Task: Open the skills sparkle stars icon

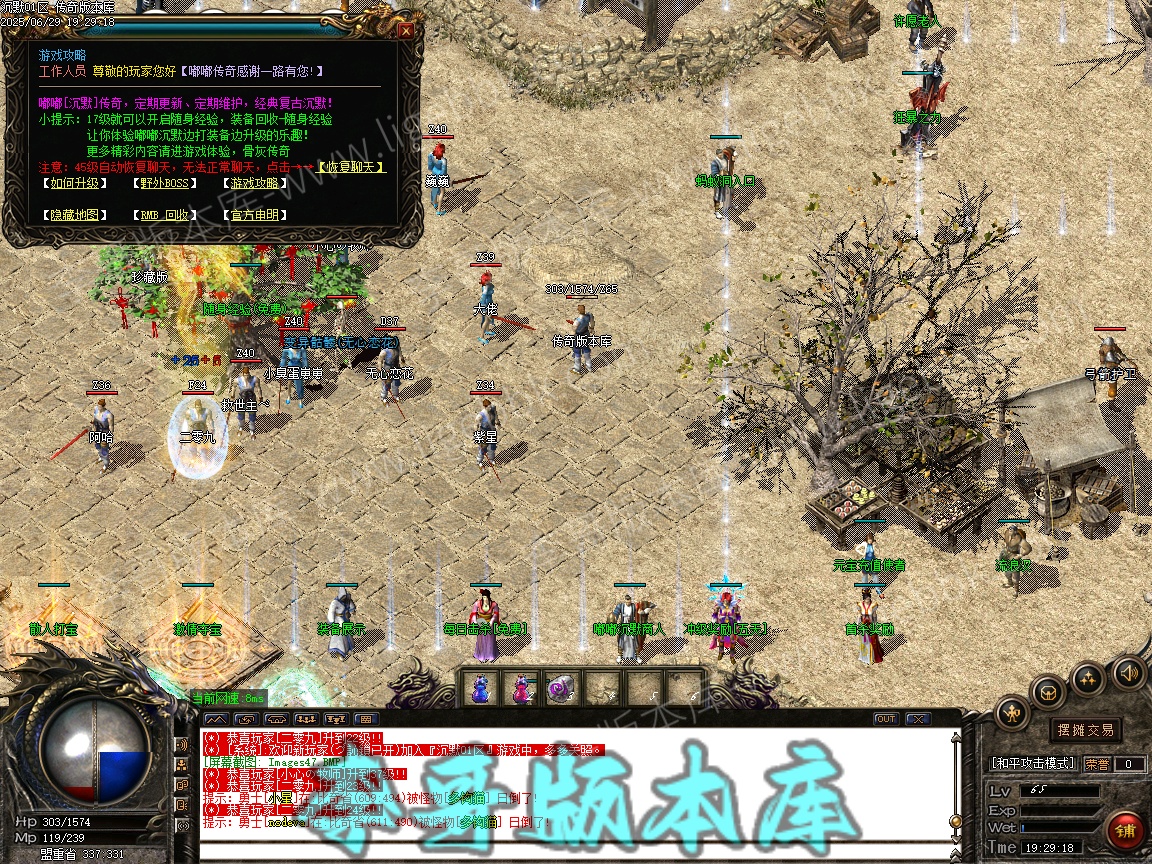Action: [x=1088, y=678]
